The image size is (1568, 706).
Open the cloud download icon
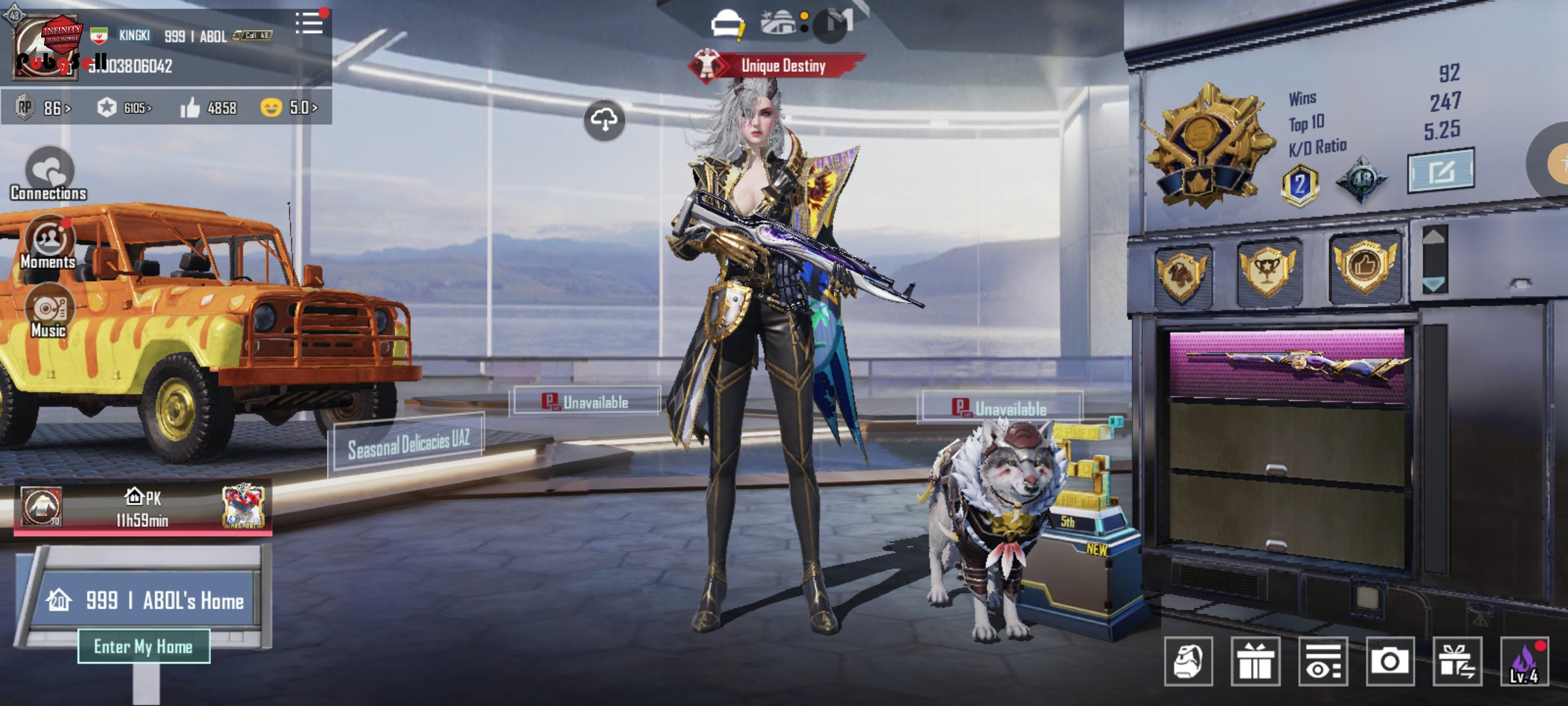tap(604, 120)
